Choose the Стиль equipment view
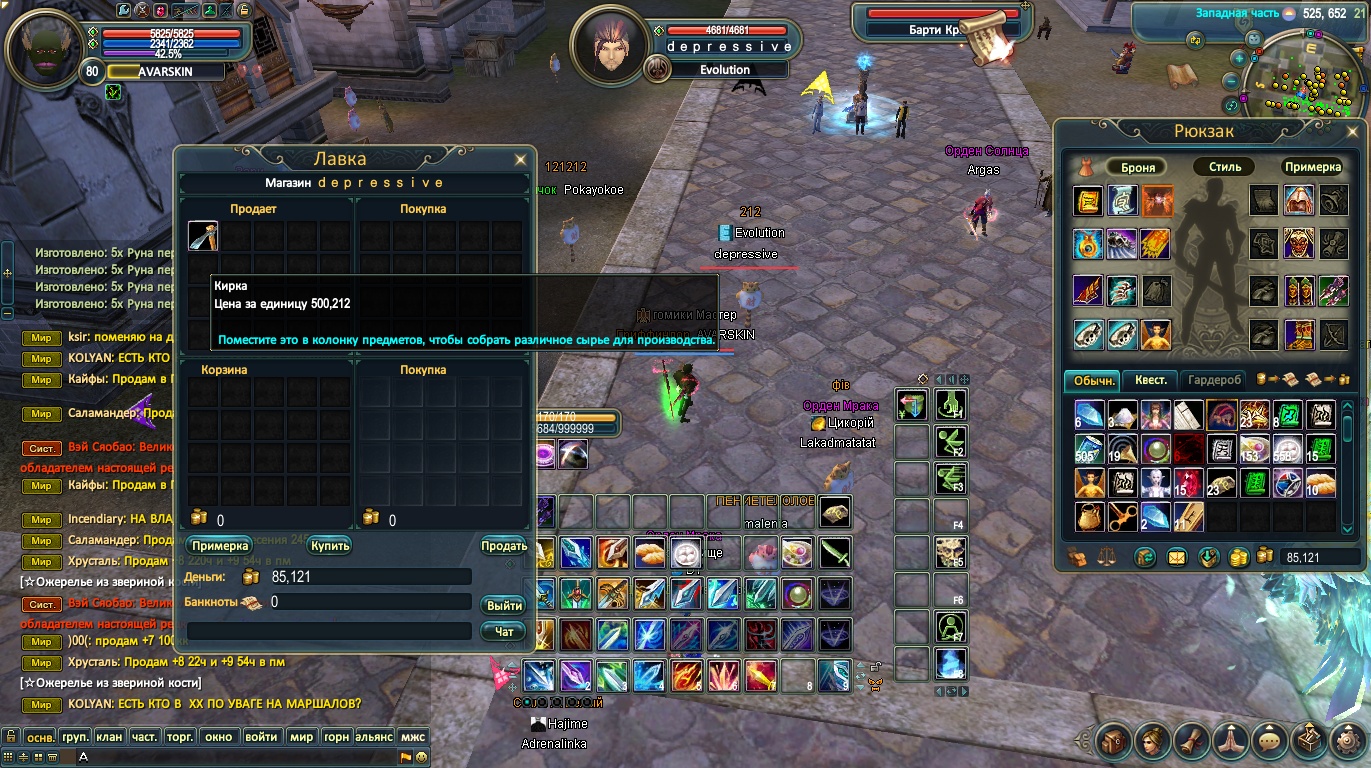Image resolution: width=1371 pixels, height=768 pixels. tap(1224, 167)
